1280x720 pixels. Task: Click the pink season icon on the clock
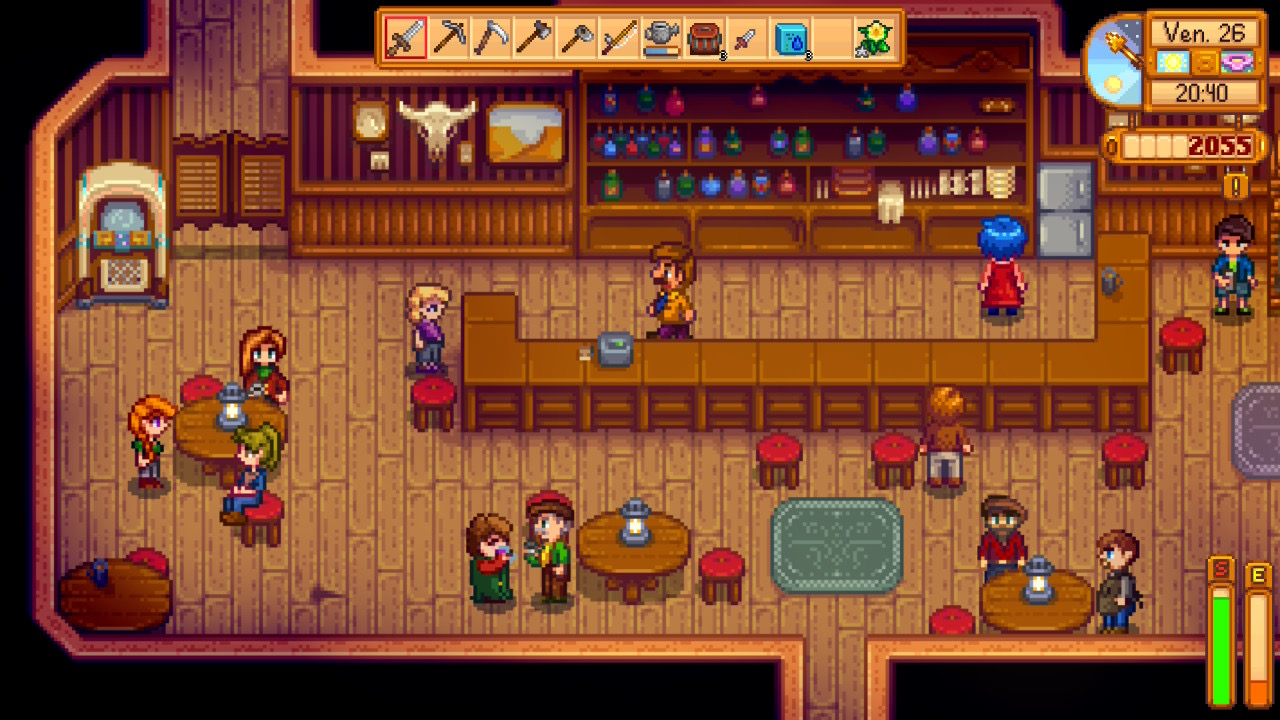tap(1236, 61)
